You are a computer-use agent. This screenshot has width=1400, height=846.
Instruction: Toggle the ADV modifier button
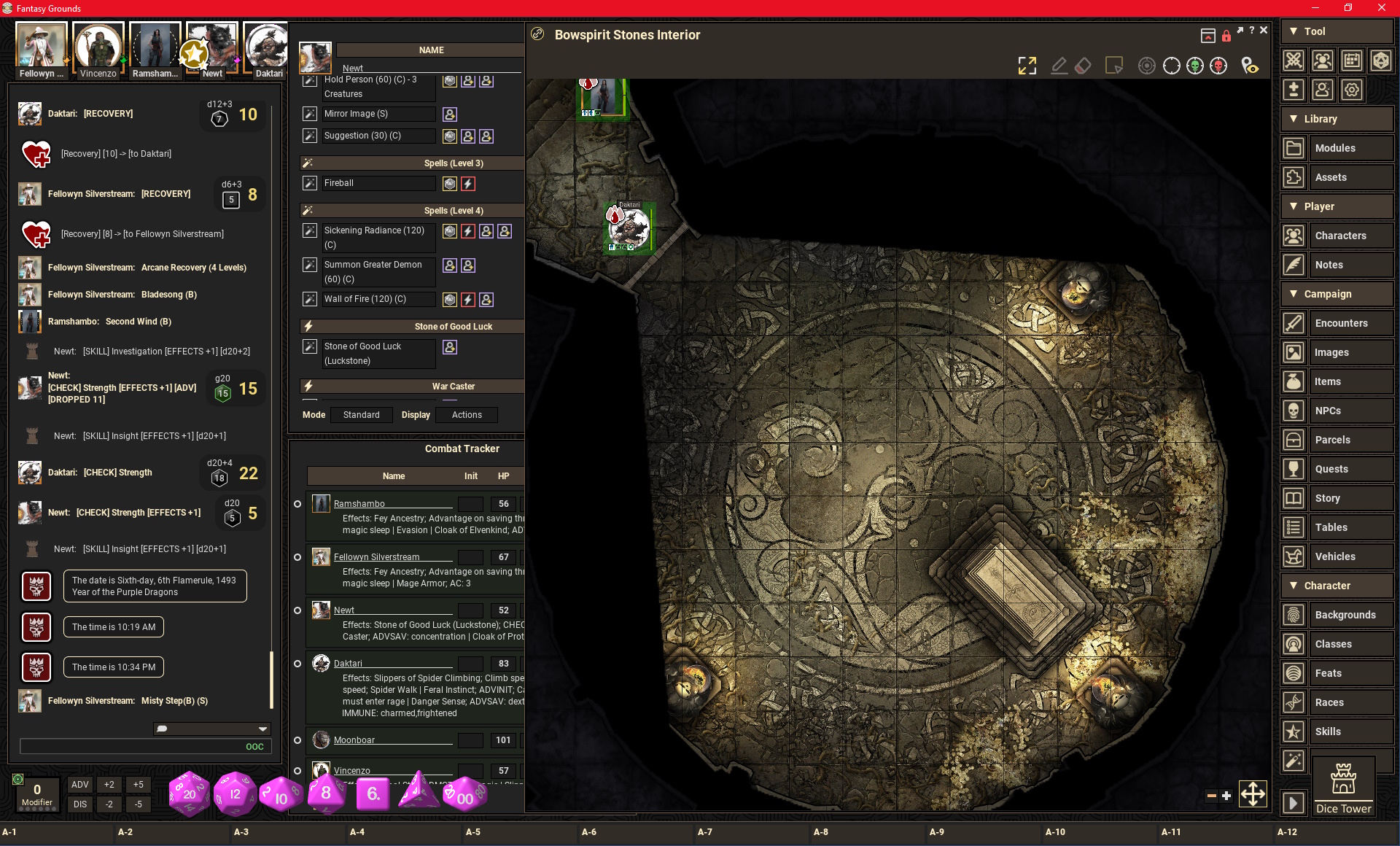[x=80, y=785]
